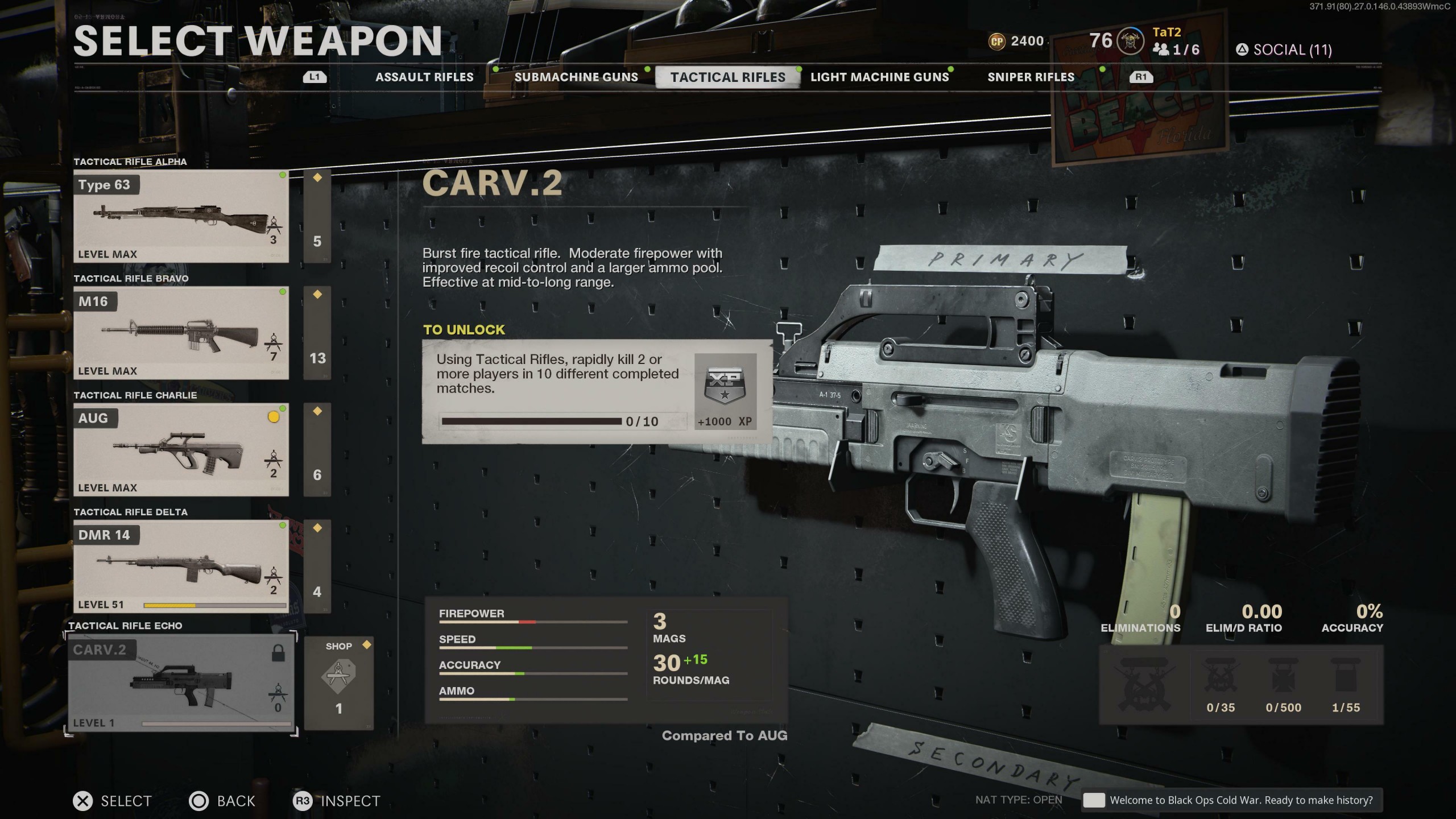Switch to Sniper Rifles category
This screenshot has width=1456, height=819.
click(x=1031, y=77)
